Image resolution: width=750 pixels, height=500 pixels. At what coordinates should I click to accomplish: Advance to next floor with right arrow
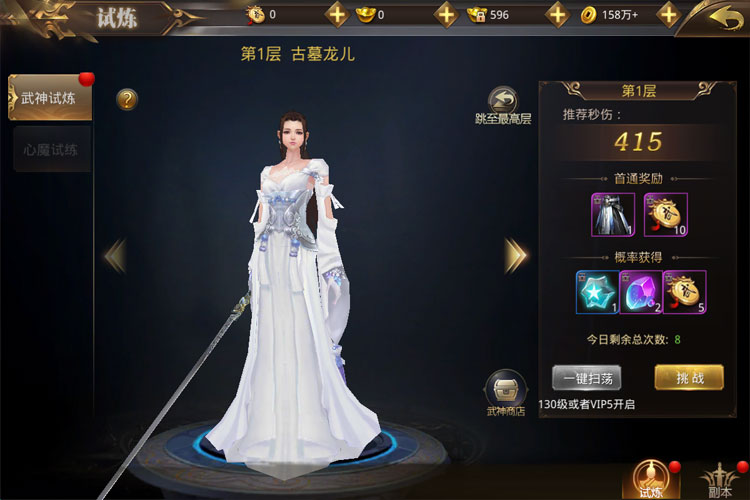coord(515,256)
